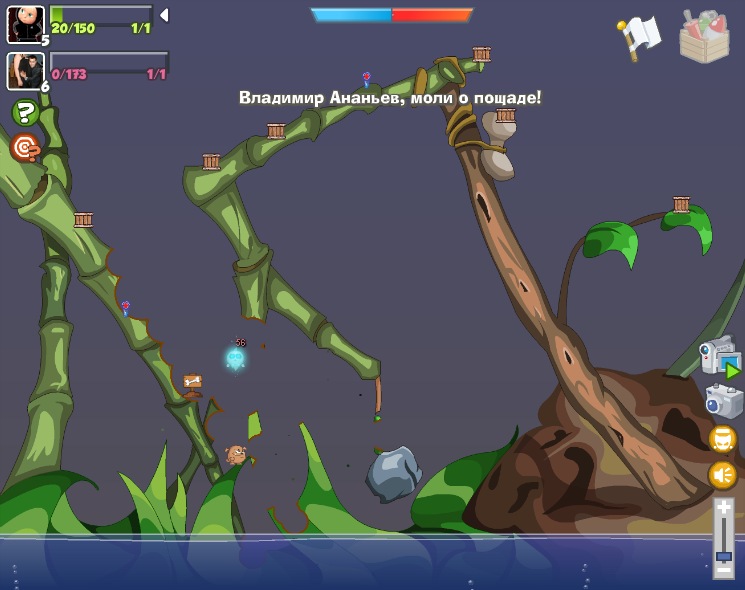Start video recording with the camcorder icon
The image size is (745, 590).
click(x=719, y=358)
